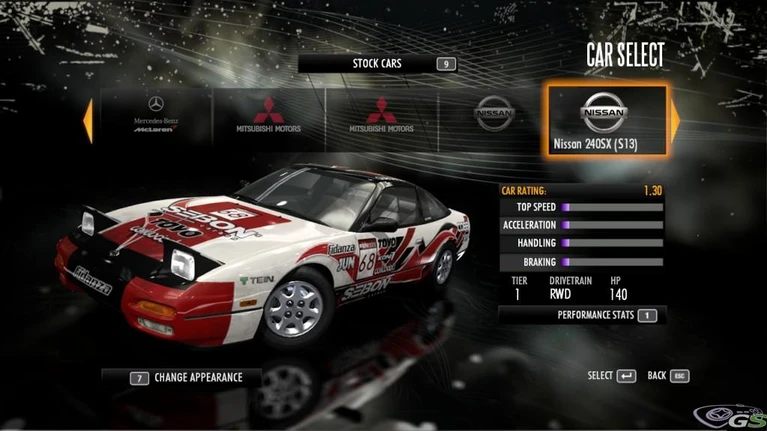Image resolution: width=767 pixels, height=431 pixels.
Task: Select the dimmed Nissan logo tile
Action: [493, 118]
